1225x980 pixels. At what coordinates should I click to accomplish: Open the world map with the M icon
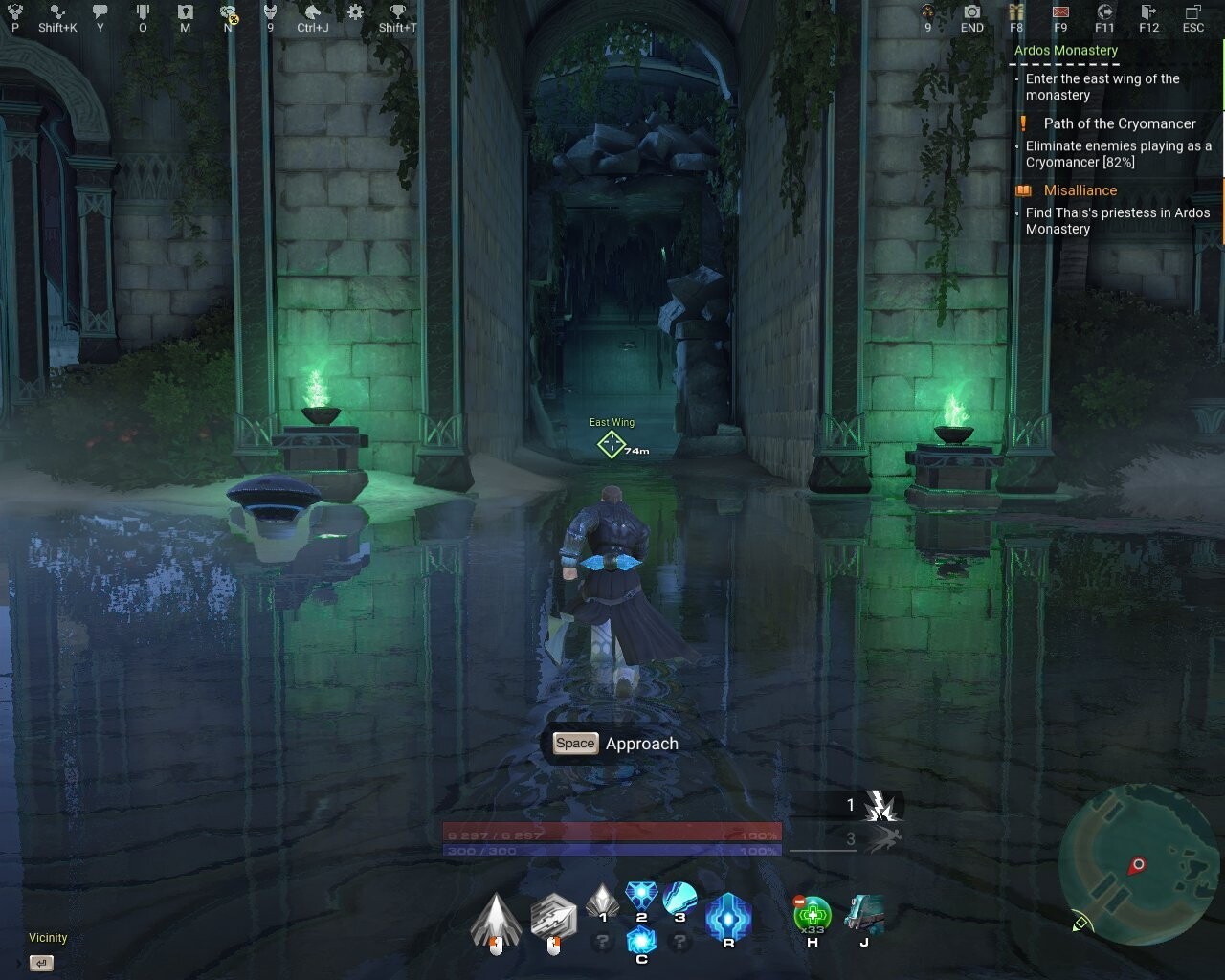click(185, 14)
